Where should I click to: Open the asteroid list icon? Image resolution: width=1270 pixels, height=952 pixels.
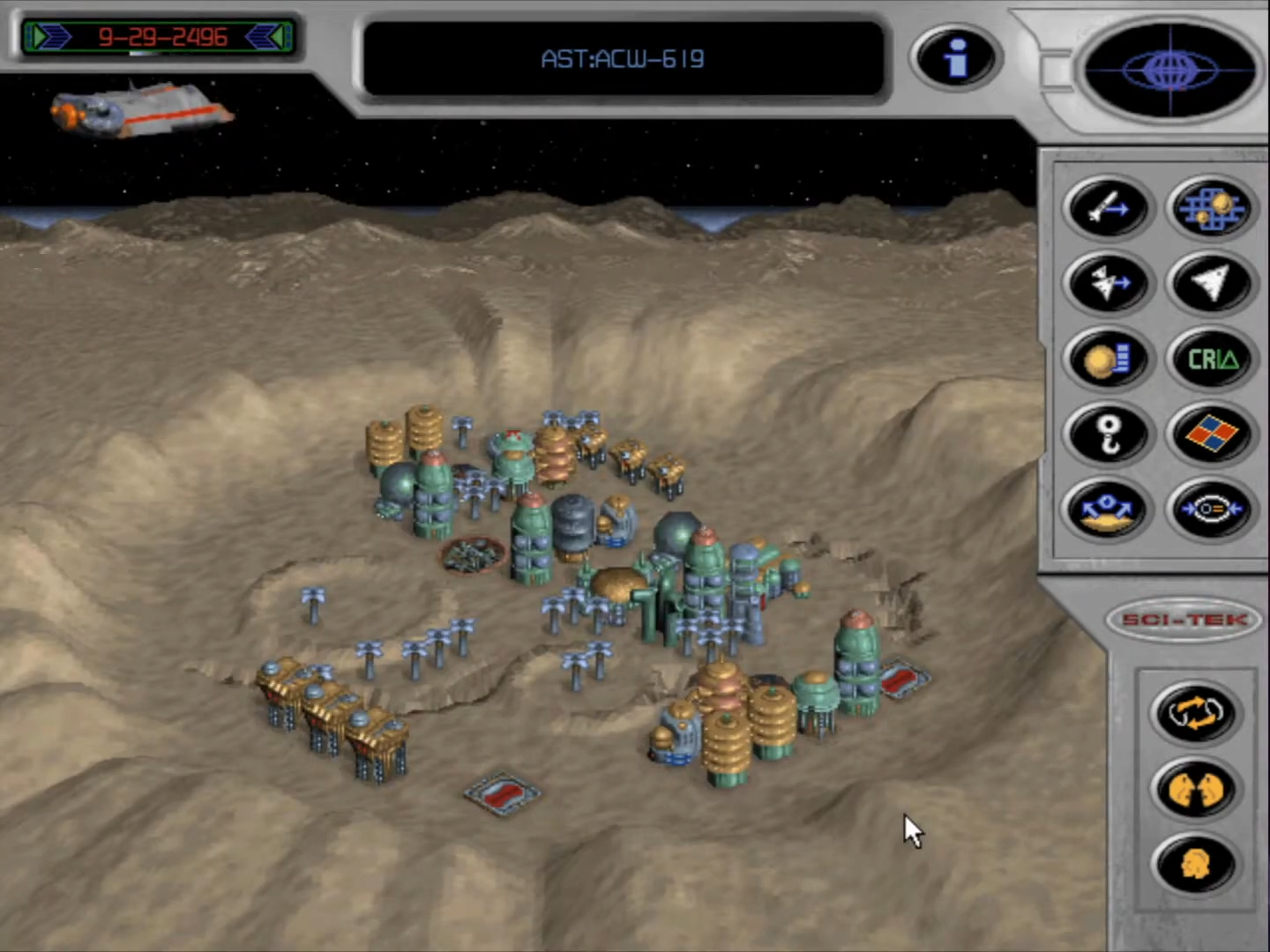[1108, 360]
